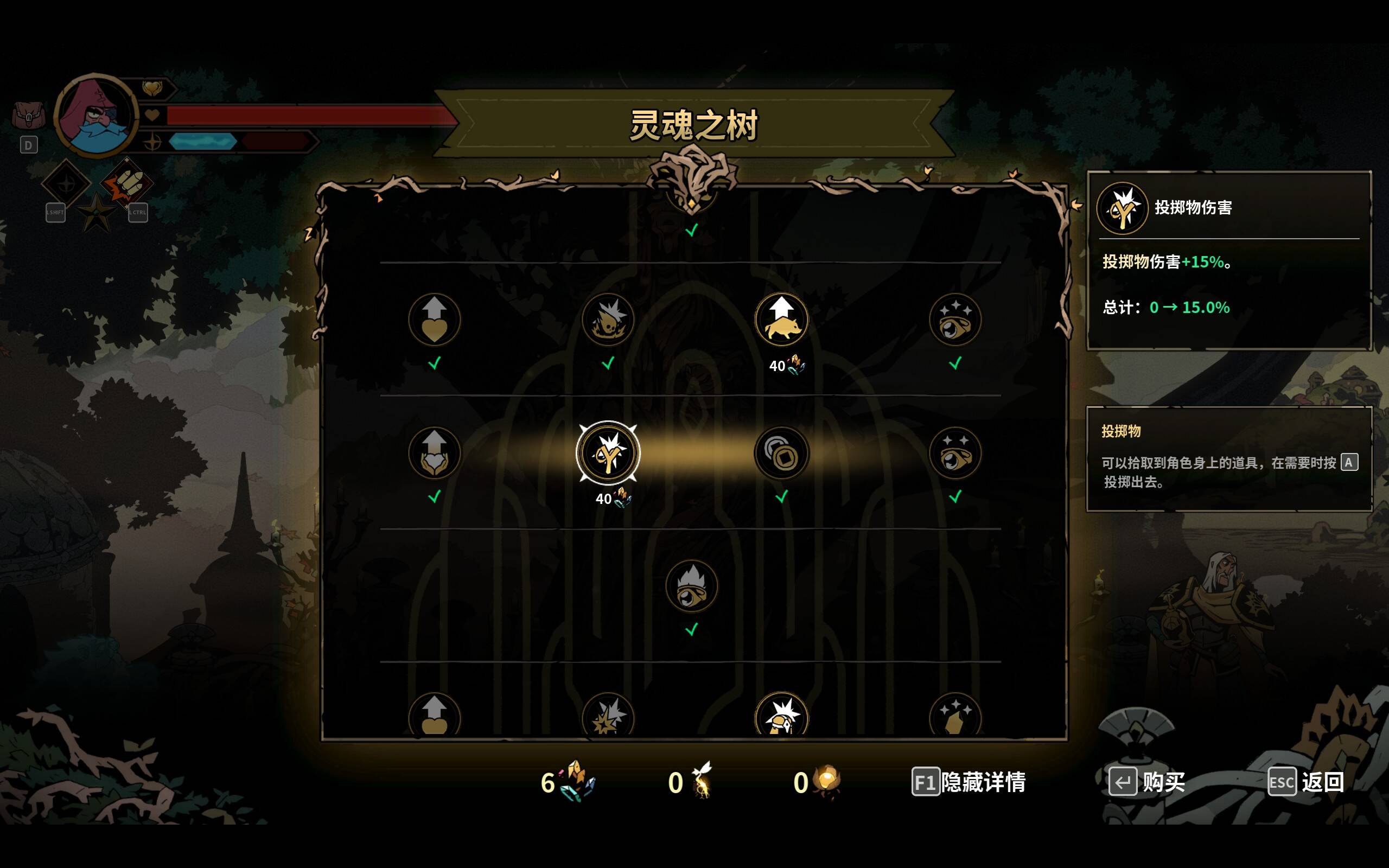Select the ring with two stars node
The width and height of the screenshot is (1389, 868).
(955, 454)
